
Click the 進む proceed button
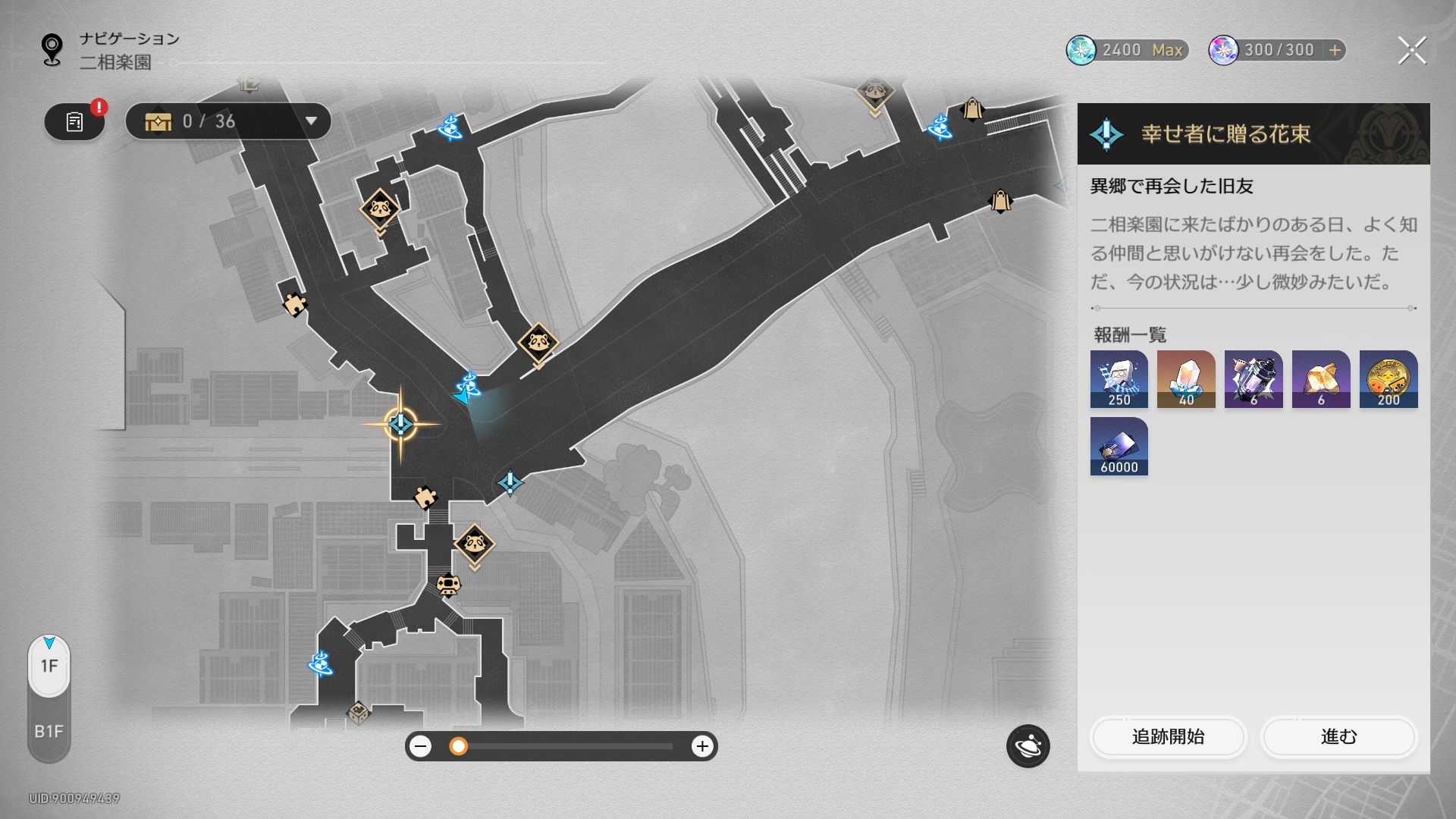1338,736
